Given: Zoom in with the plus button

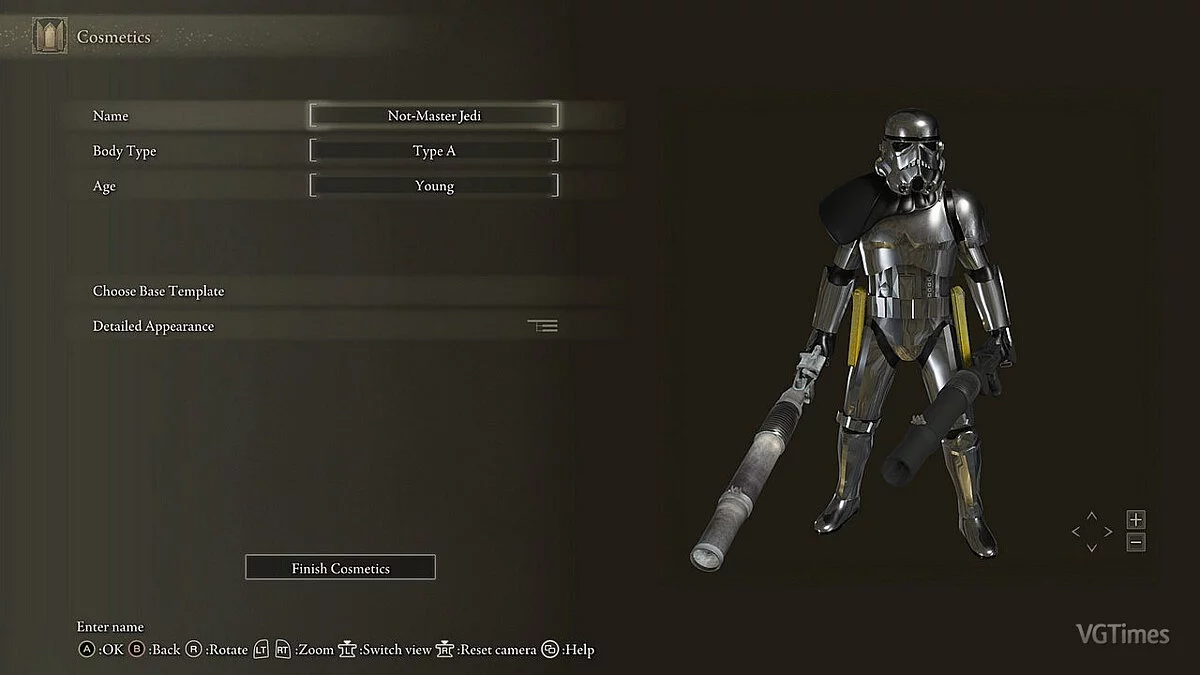Looking at the screenshot, I should tap(1135, 520).
